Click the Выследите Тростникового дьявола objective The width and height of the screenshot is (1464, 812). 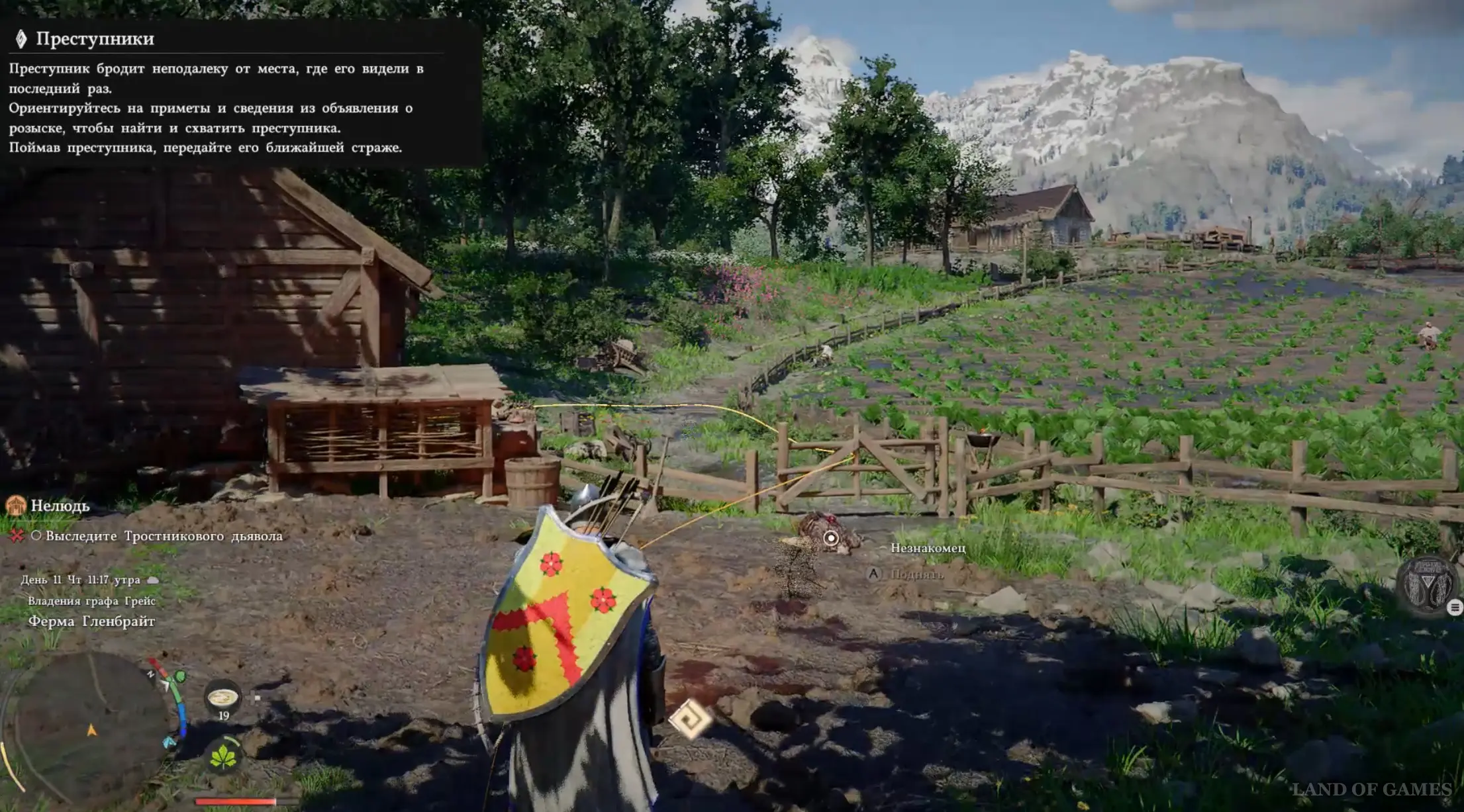click(164, 536)
